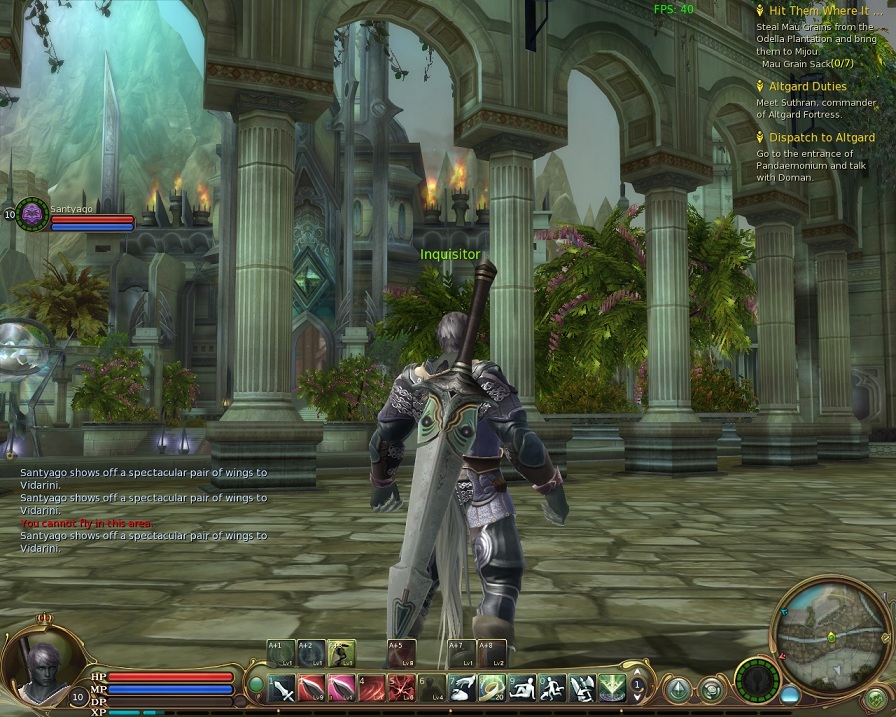Select the Altgard Duties quest in tracker

click(x=807, y=87)
